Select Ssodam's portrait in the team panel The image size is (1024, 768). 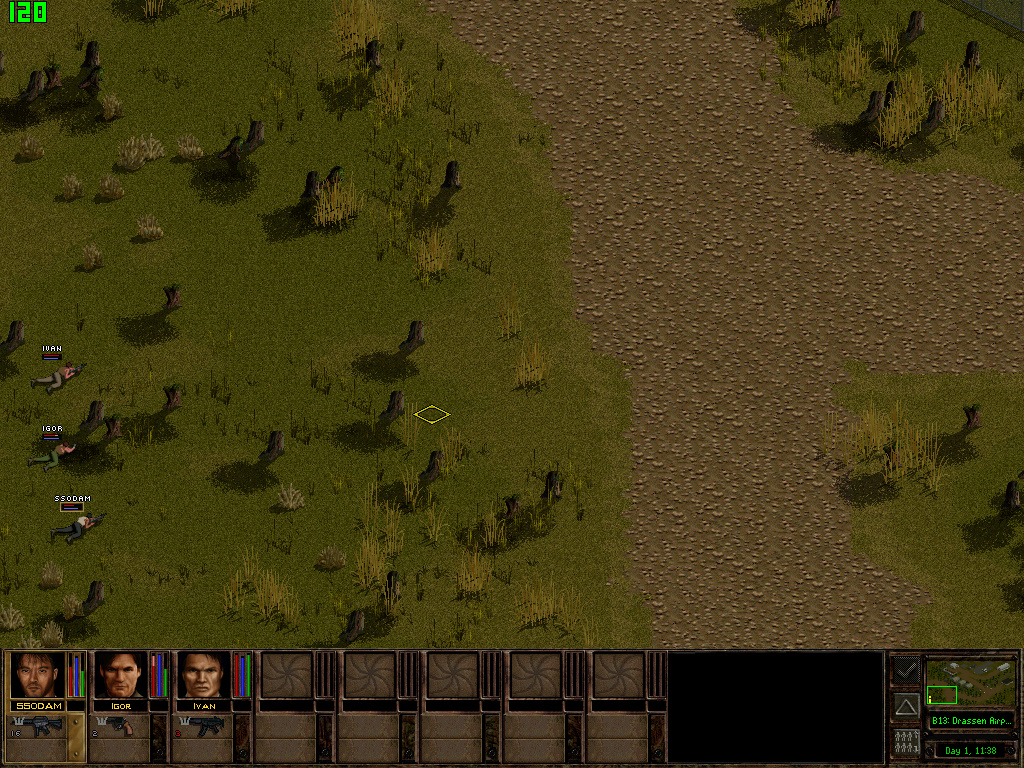click(x=37, y=675)
